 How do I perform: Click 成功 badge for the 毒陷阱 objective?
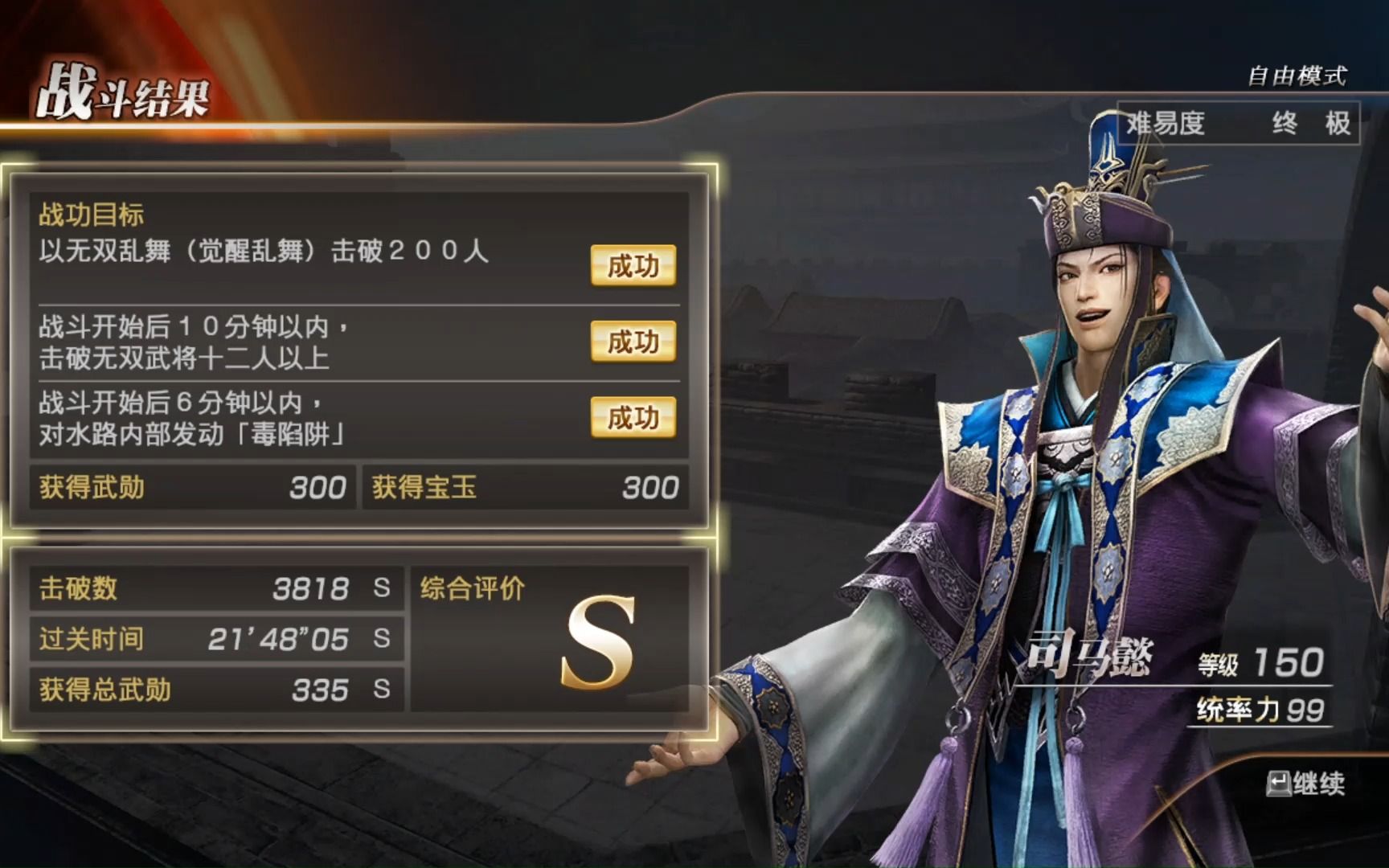[x=633, y=418]
